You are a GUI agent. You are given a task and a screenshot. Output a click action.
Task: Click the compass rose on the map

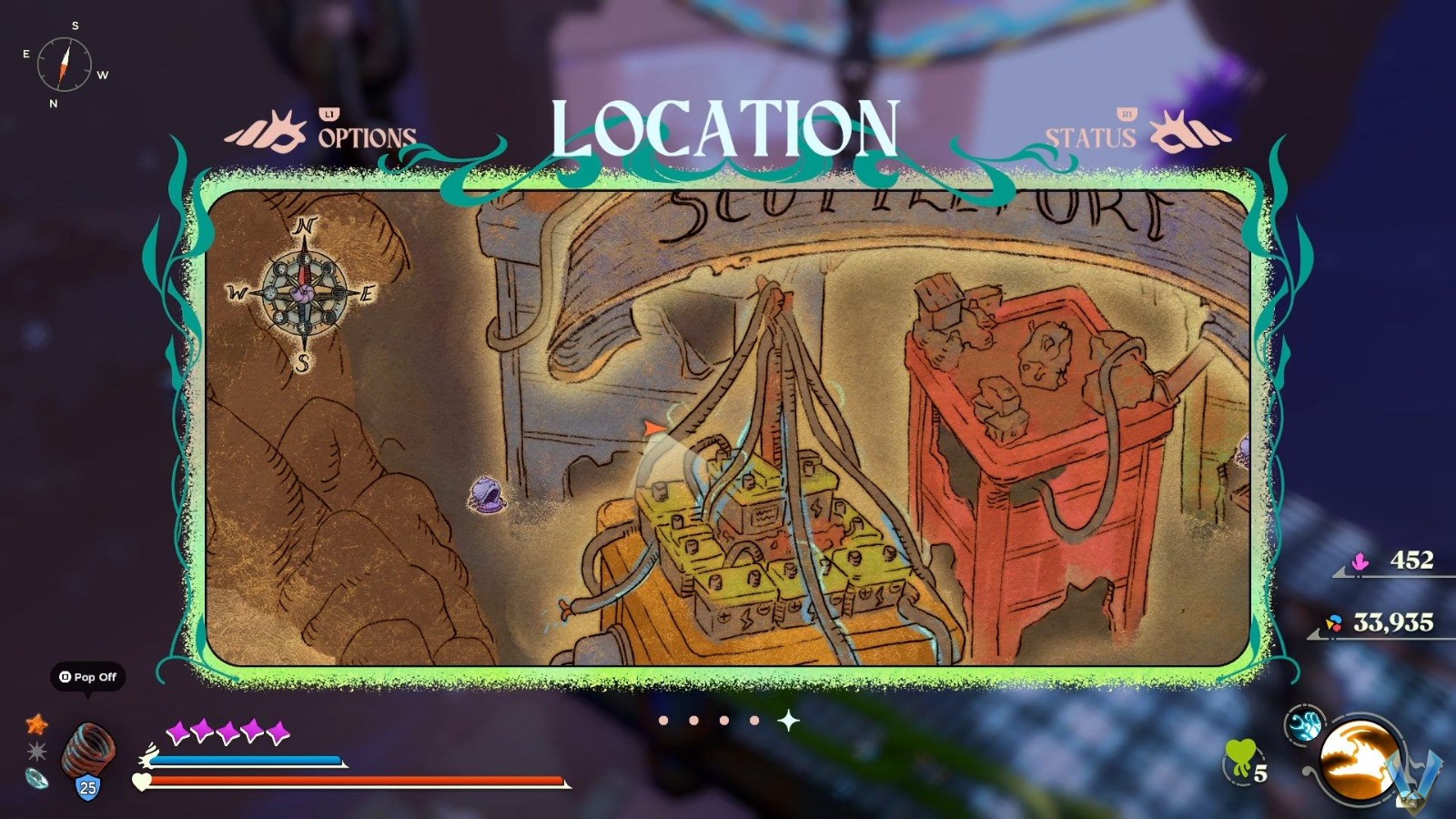(303, 294)
